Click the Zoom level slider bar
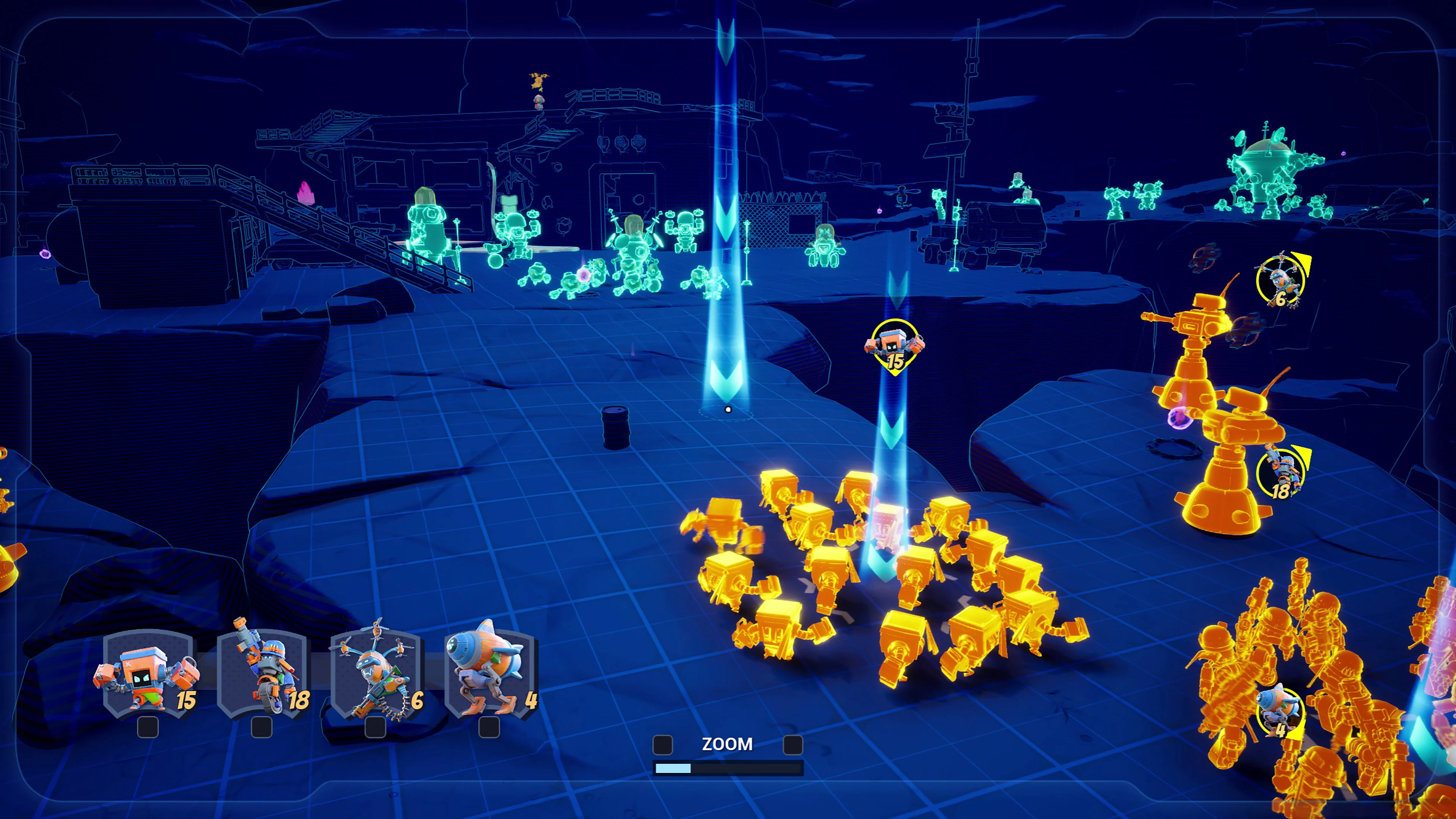The width and height of the screenshot is (1456, 819). click(728, 768)
